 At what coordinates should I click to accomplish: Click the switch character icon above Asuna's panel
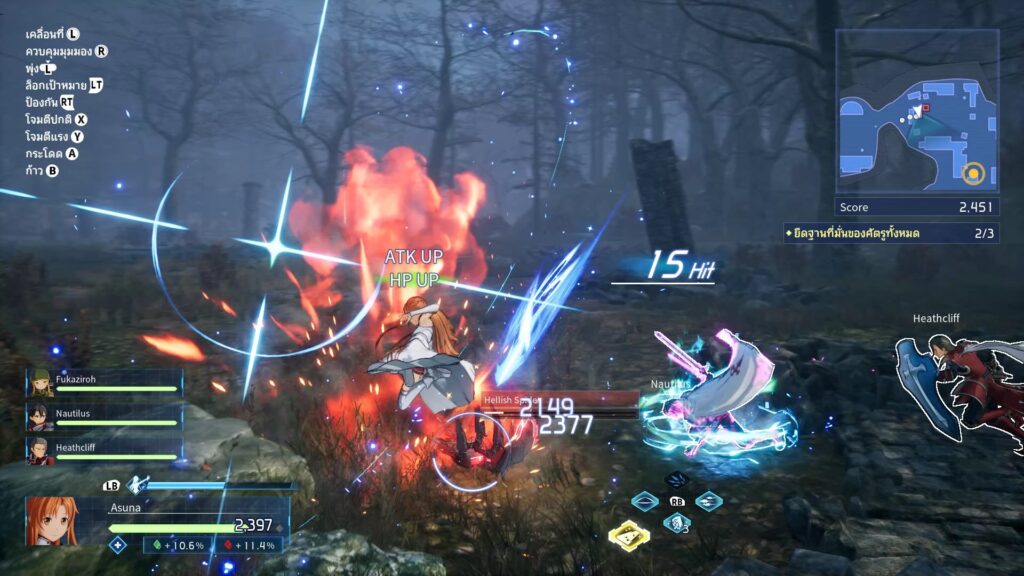pos(137,484)
